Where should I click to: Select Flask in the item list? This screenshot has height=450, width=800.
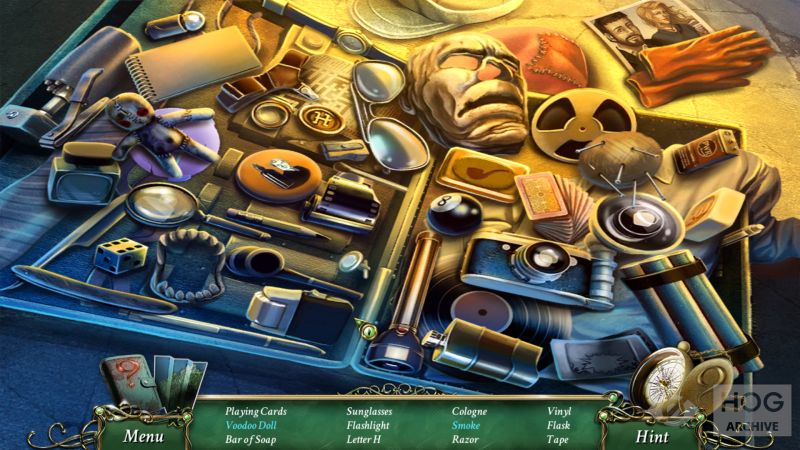click(559, 425)
